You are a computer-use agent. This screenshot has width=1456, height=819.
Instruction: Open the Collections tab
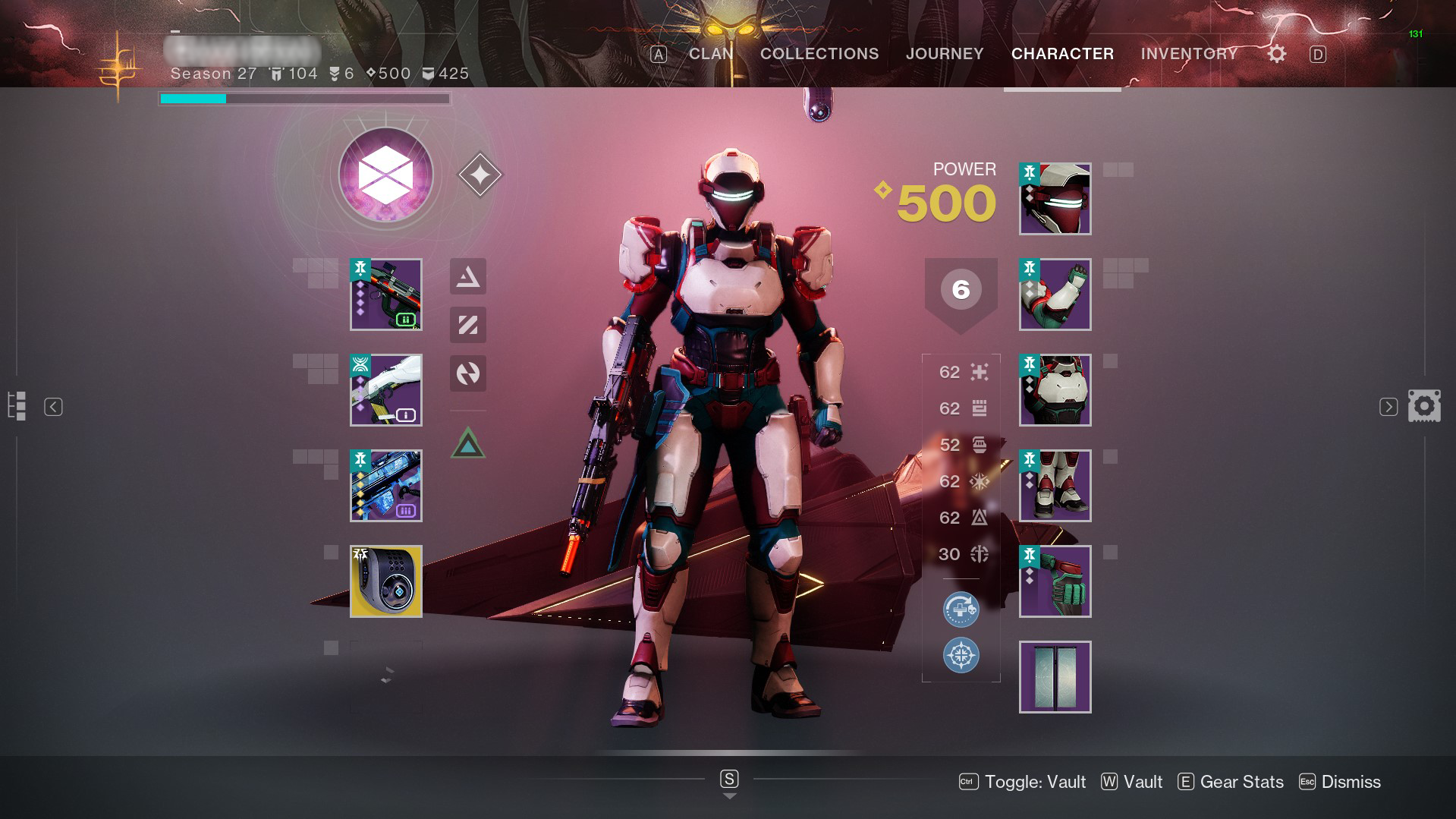[x=819, y=54]
